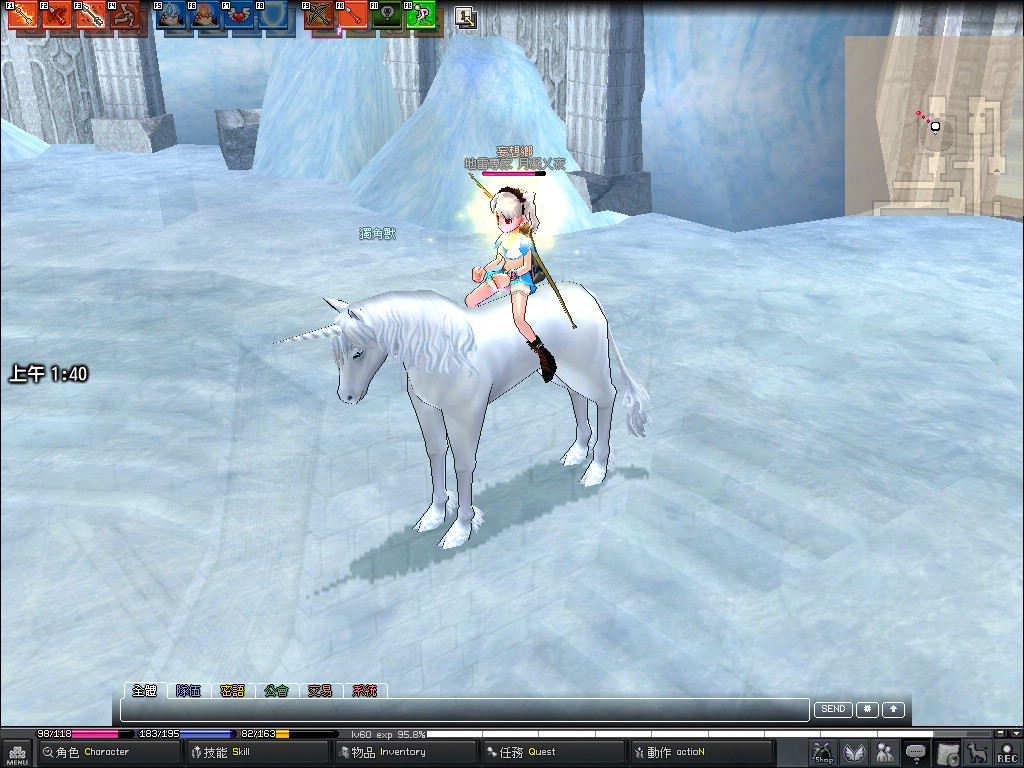Use the winged heart skill icon
Image resolution: width=1024 pixels, height=768 pixels.
[x=241, y=16]
